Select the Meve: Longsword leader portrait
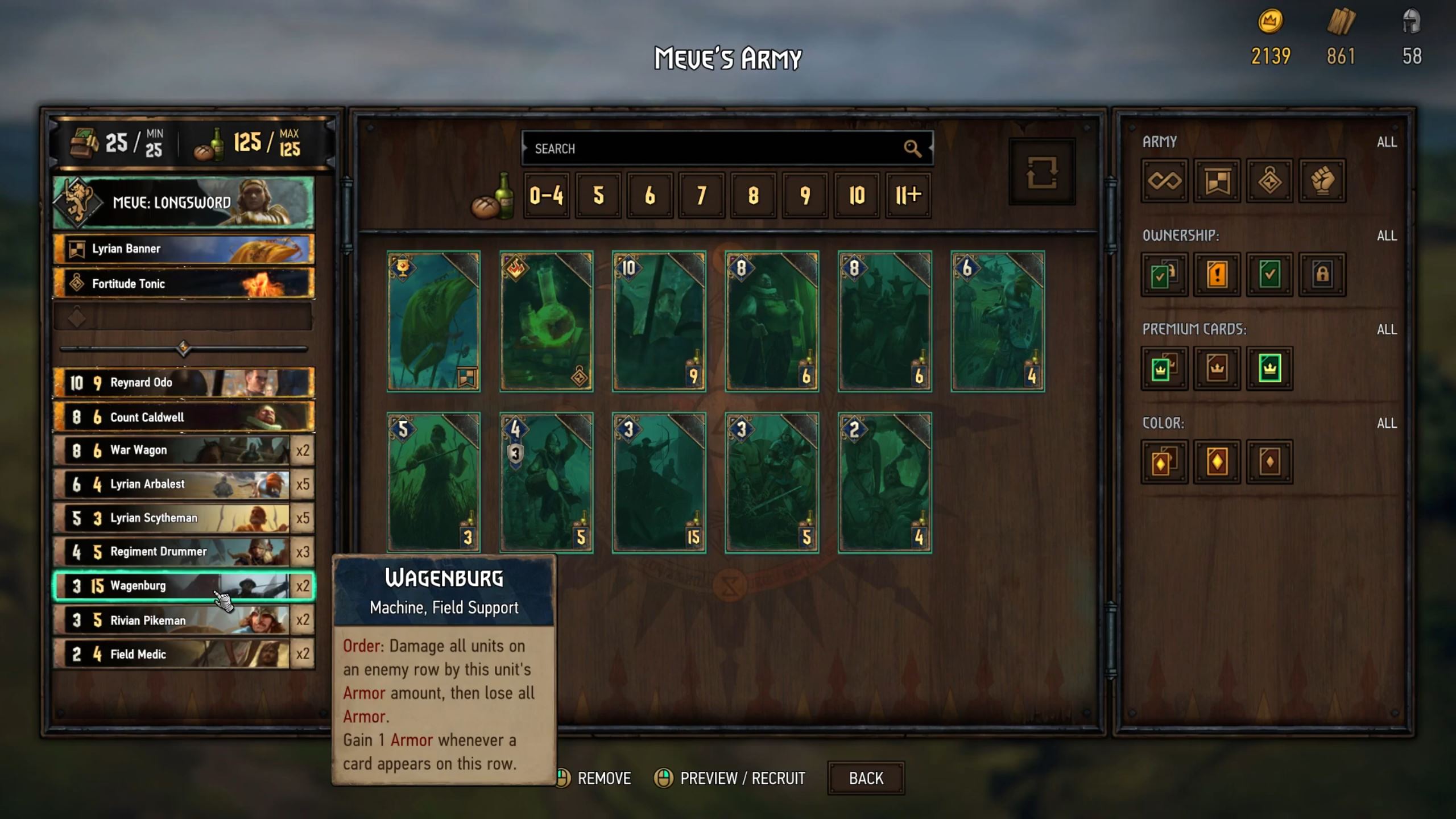The height and width of the screenshot is (819, 1456). [182, 202]
